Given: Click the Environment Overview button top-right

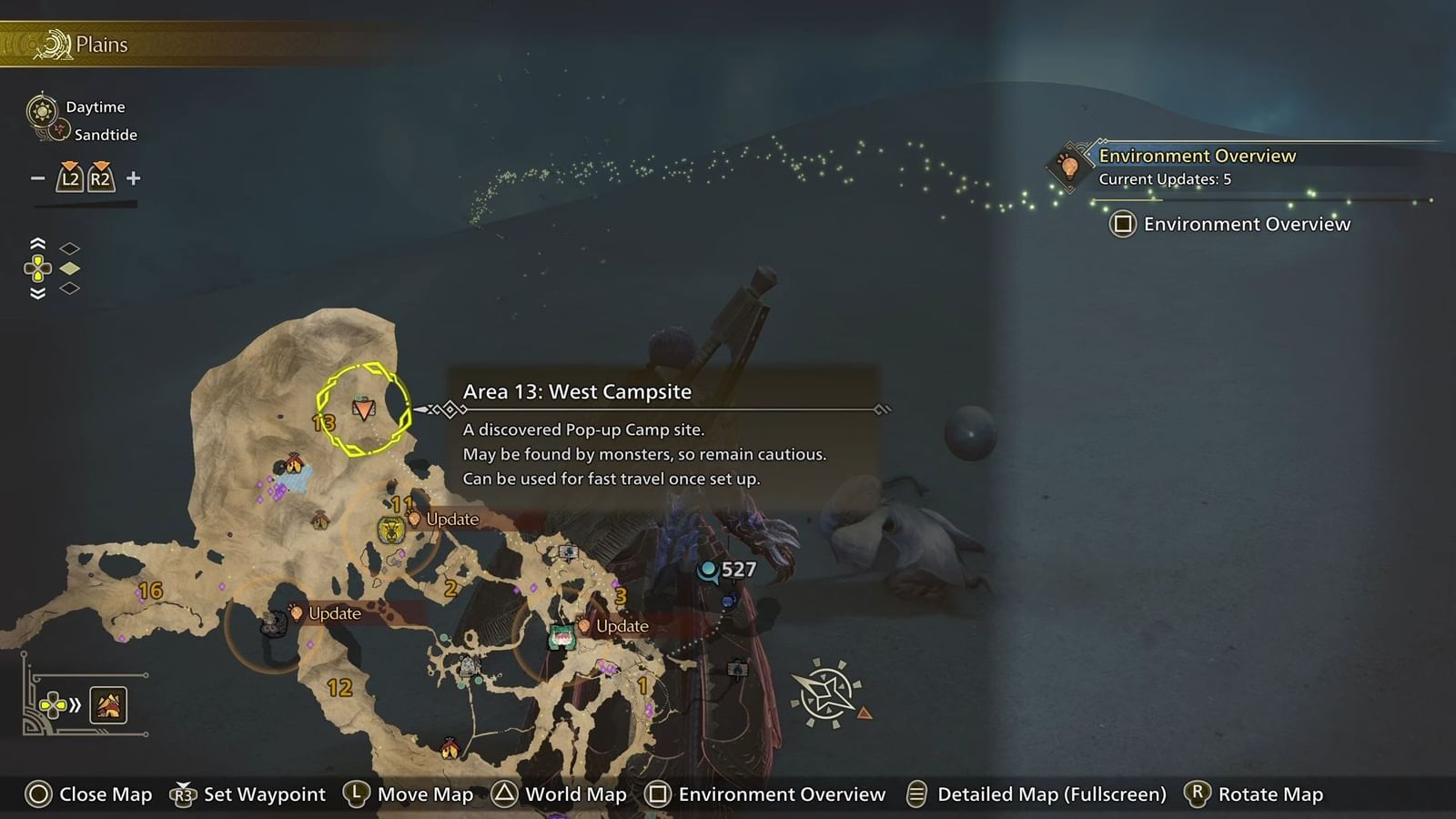Looking at the screenshot, I should pyautogui.click(x=1233, y=224).
